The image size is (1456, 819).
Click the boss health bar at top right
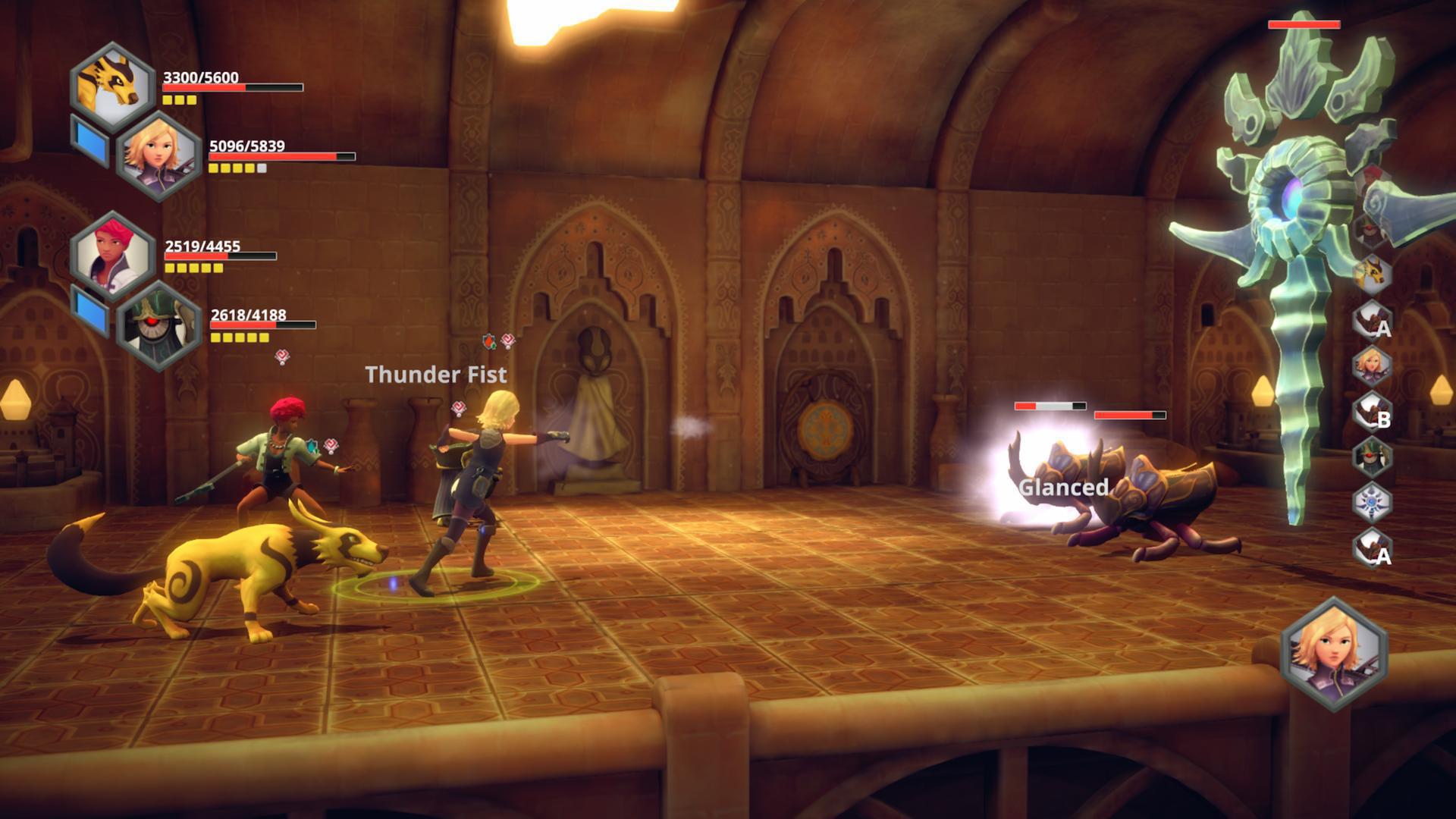[1306, 24]
